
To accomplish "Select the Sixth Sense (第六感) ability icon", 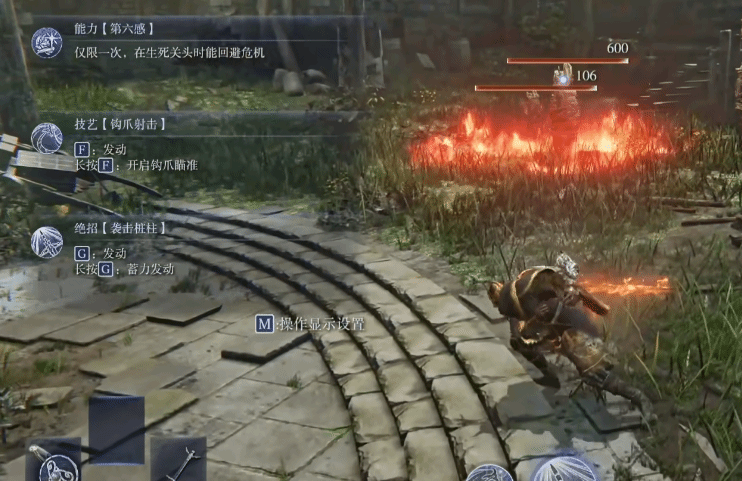I will (47, 43).
